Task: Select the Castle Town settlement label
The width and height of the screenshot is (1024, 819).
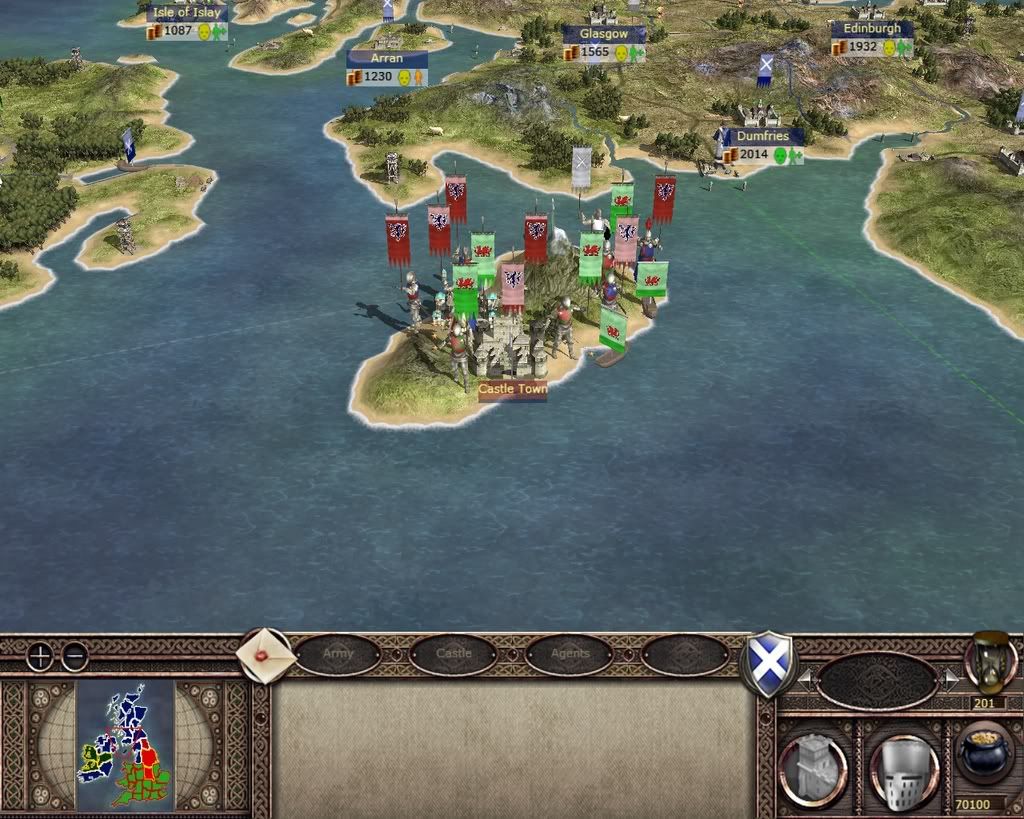Action: tap(512, 389)
